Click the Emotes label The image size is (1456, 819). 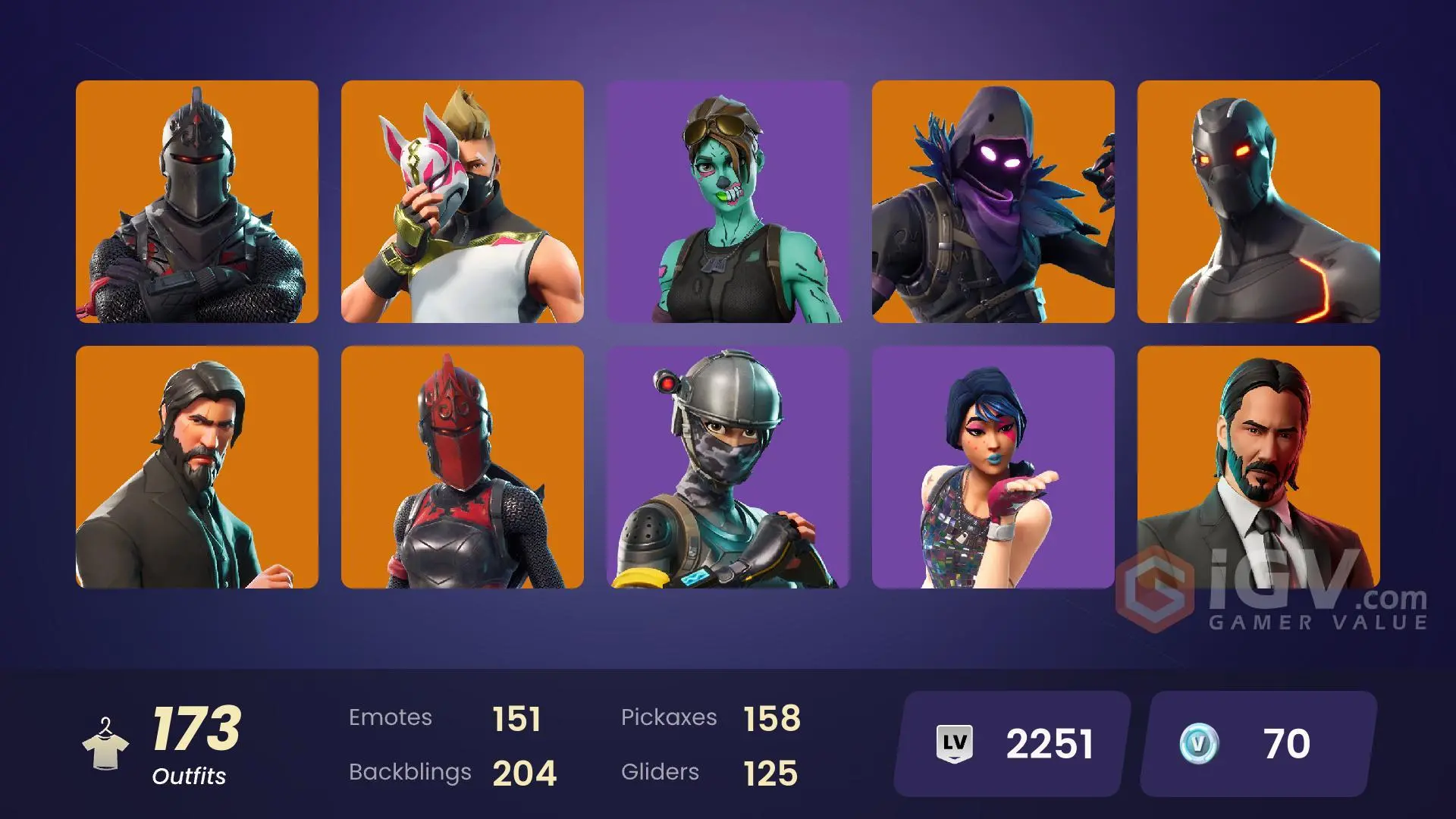pyautogui.click(x=391, y=717)
